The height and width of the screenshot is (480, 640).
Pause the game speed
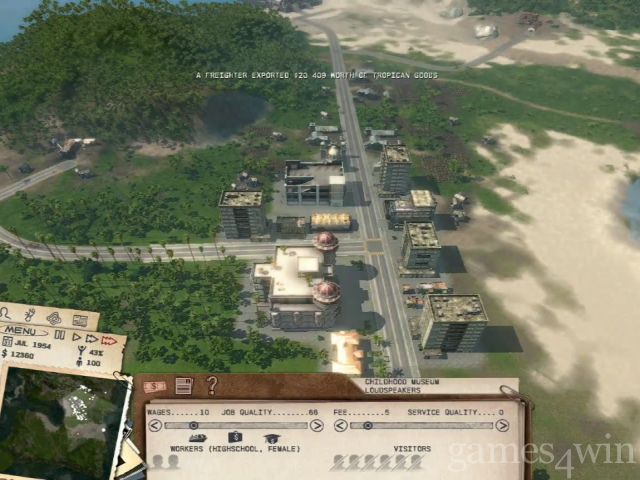click(x=60, y=335)
